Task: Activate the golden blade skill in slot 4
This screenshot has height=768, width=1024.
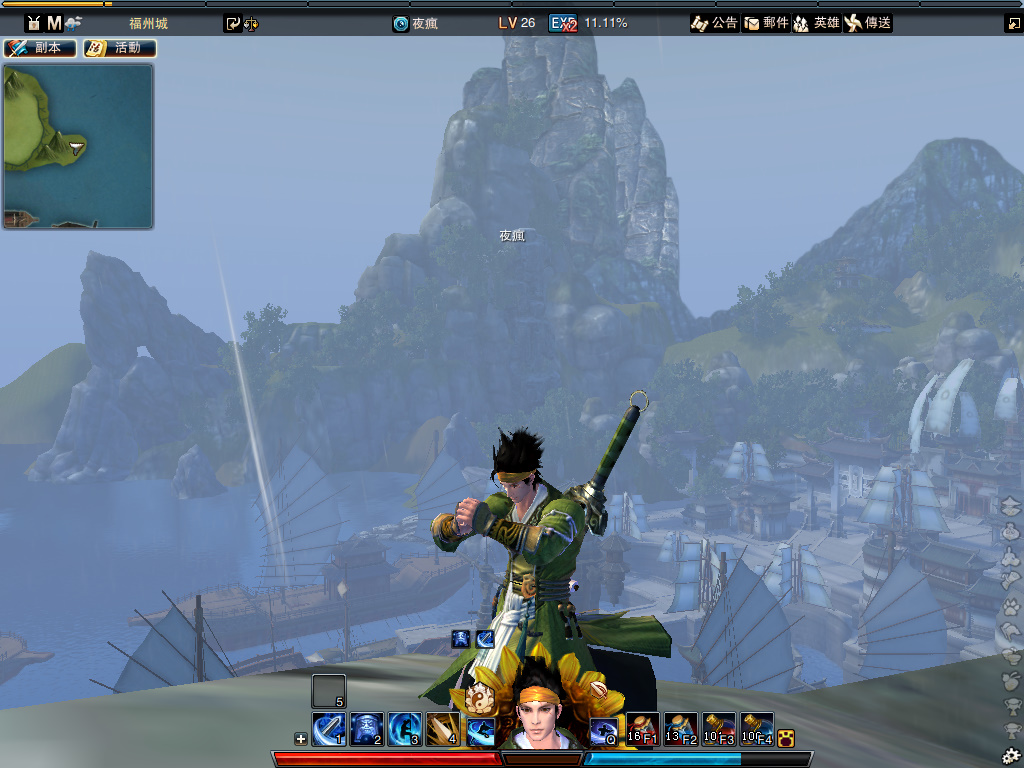Action: point(443,730)
